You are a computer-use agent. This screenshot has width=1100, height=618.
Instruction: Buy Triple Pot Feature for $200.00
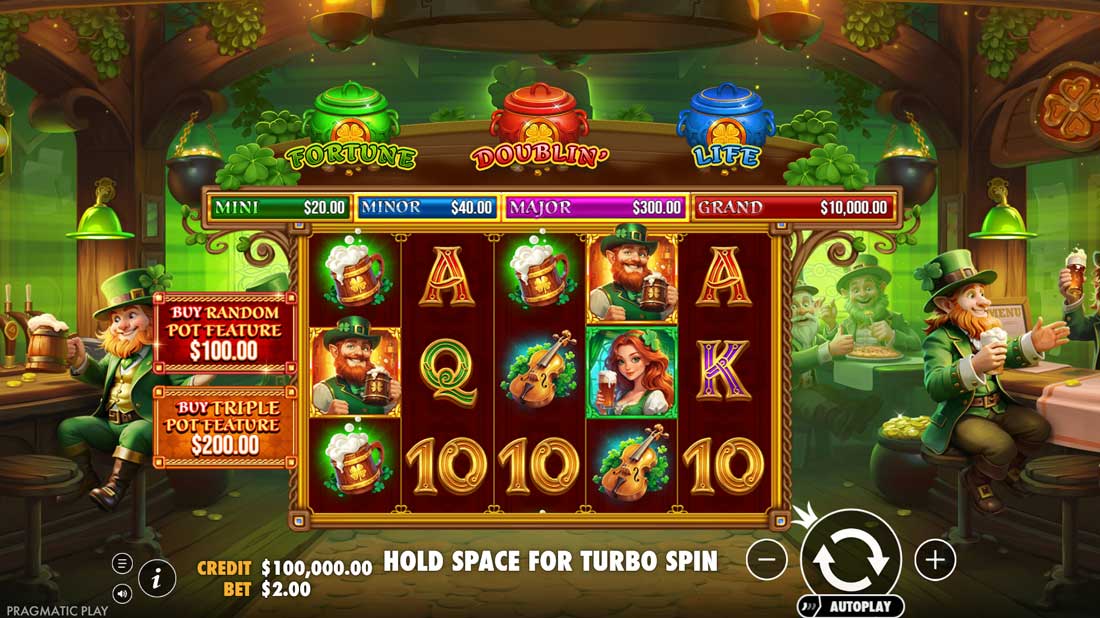pos(225,427)
